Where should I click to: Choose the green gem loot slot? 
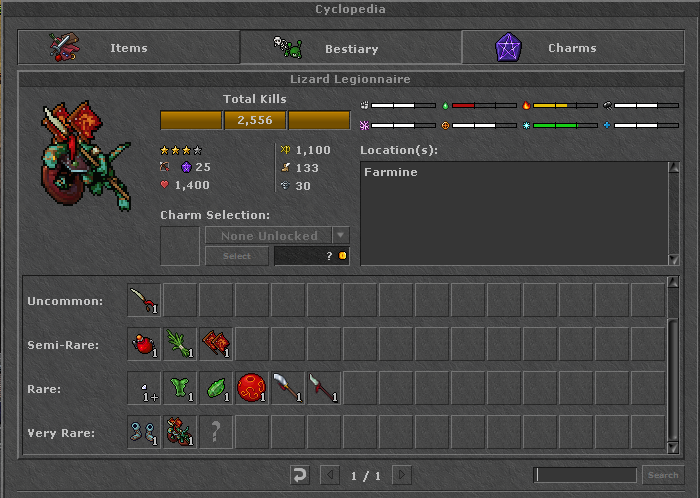pyautogui.click(x=216, y=388)
